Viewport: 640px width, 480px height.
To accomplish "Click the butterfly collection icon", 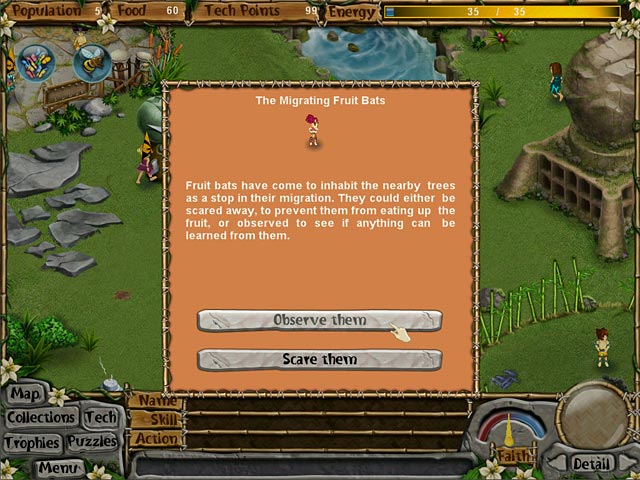I will [x=37, y=63].
